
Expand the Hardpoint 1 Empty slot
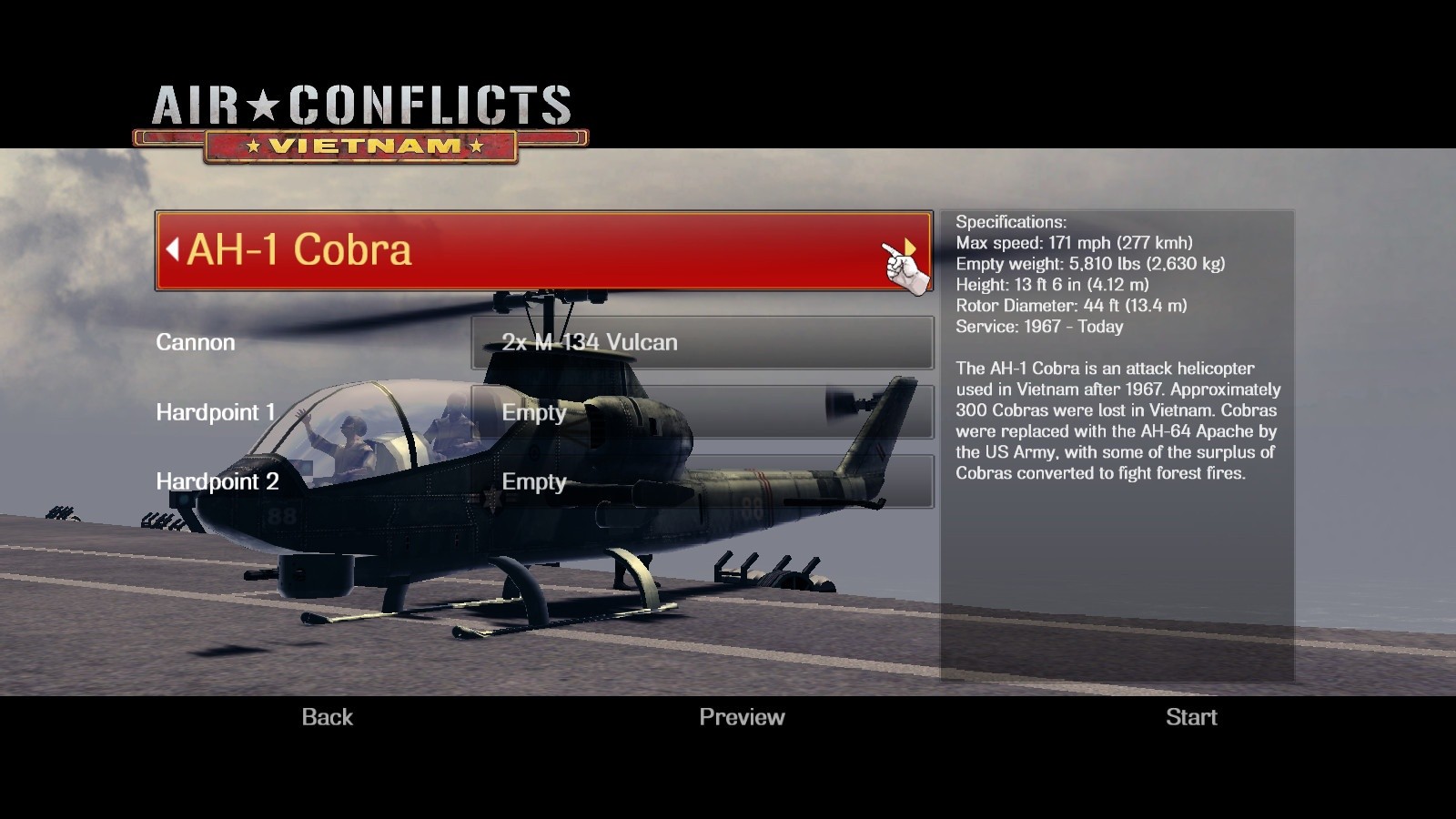pyautogui.click(x=701, y=413)
